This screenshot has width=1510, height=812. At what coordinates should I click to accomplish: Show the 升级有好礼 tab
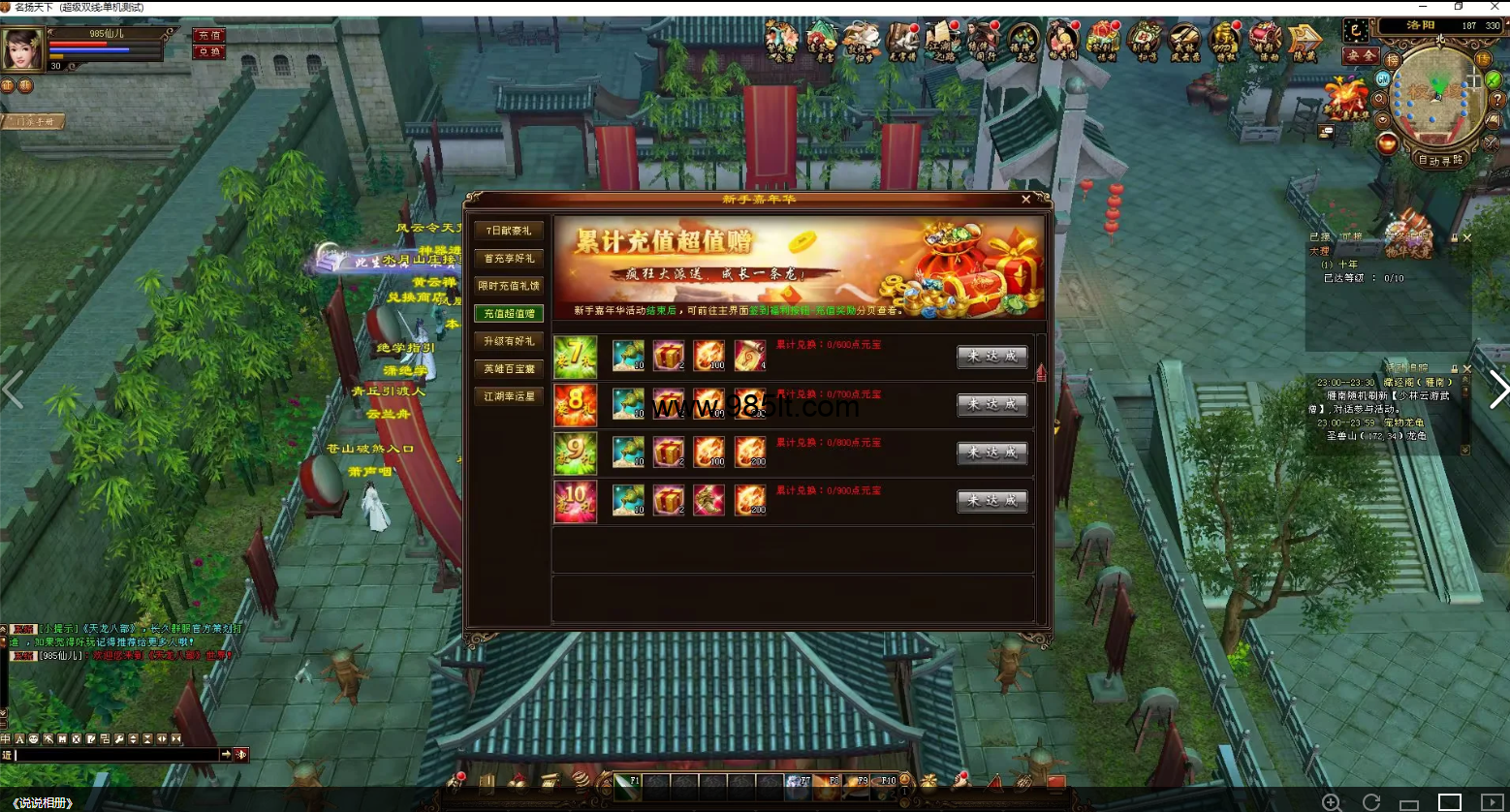(509, 341)
